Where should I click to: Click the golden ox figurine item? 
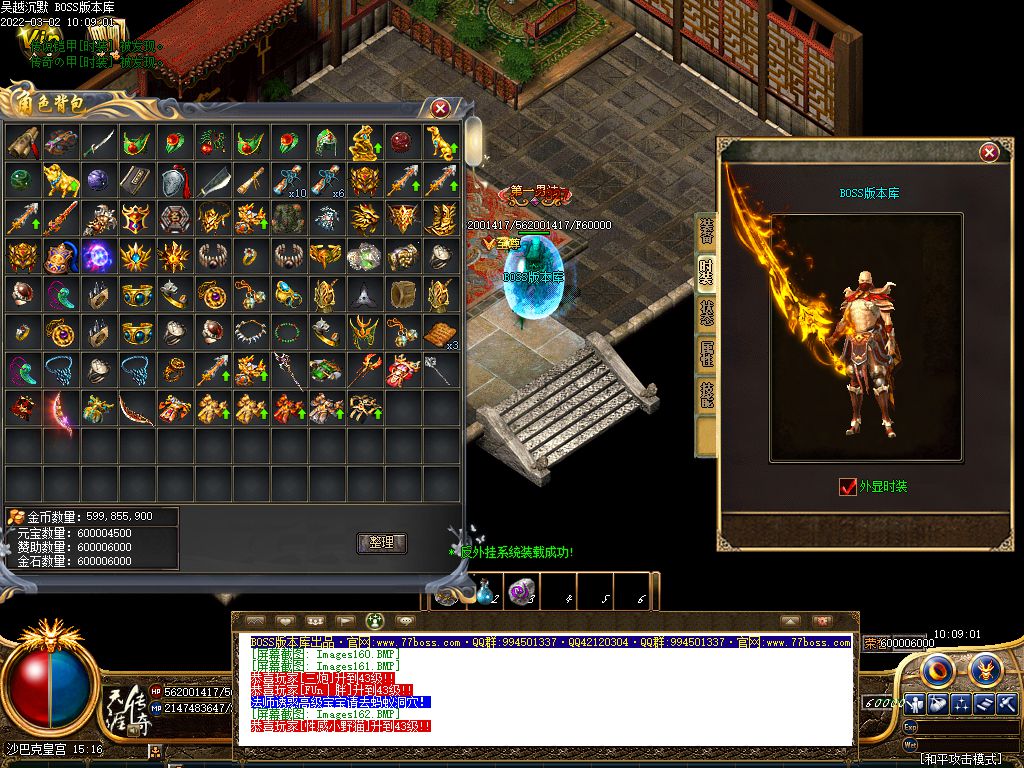[x=60, y=181]
